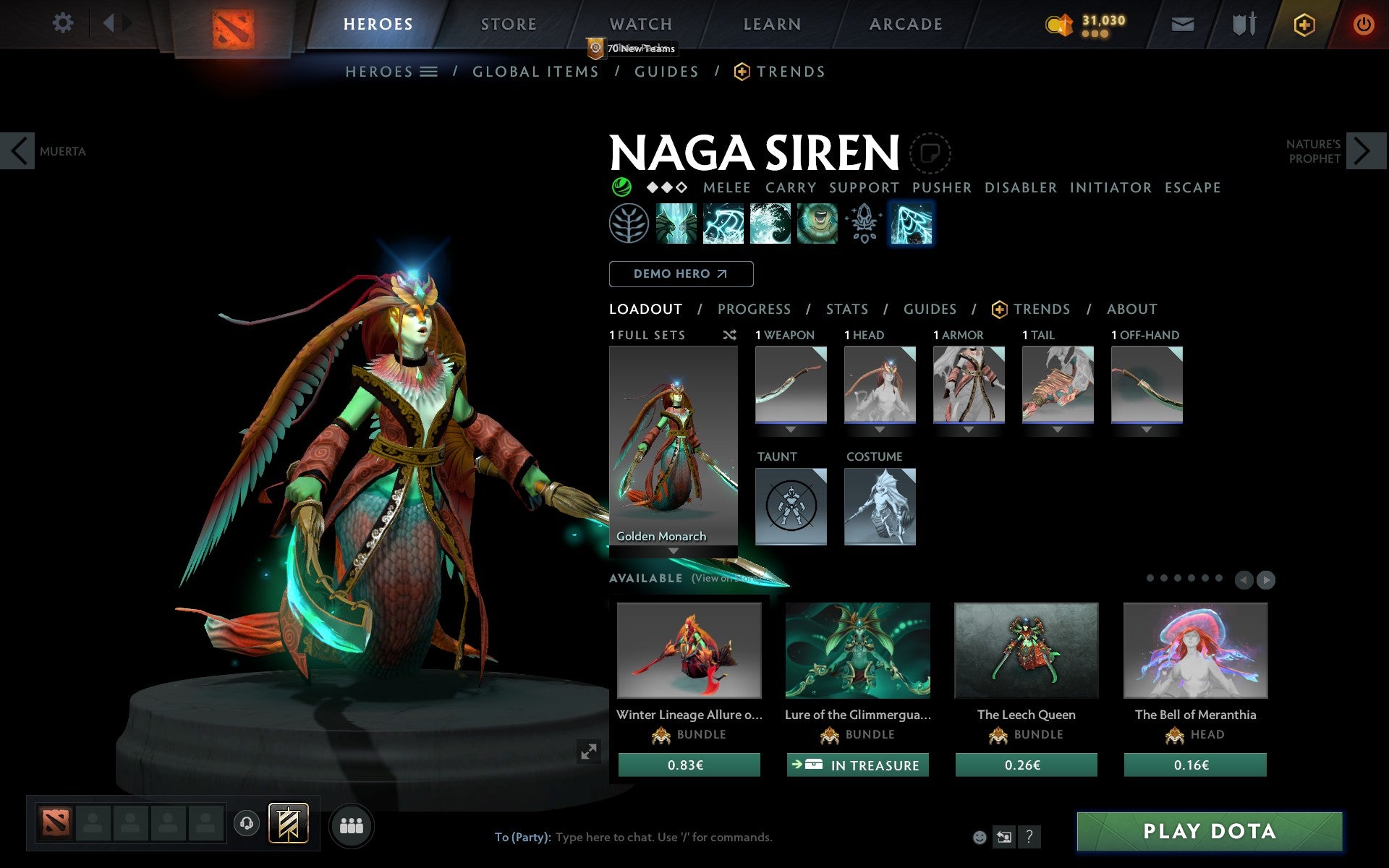Toggle the battle pass banner icon near party slots
1389x868 pixels.
(x=288, y=822)
